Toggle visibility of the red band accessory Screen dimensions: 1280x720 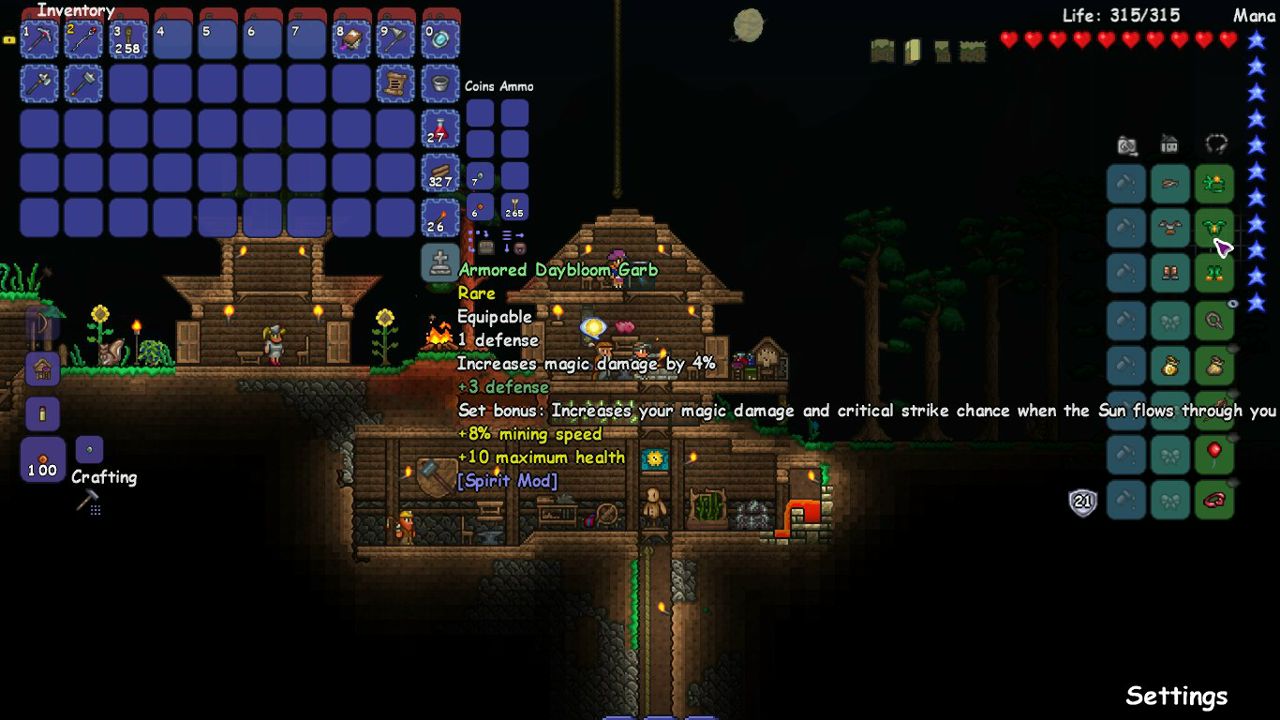1233,481
